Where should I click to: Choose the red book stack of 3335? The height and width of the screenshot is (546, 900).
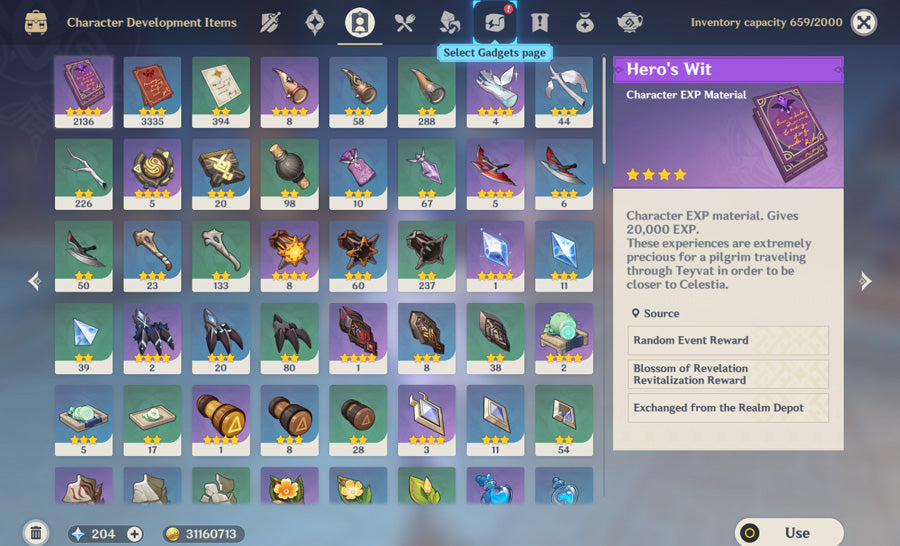152,92
